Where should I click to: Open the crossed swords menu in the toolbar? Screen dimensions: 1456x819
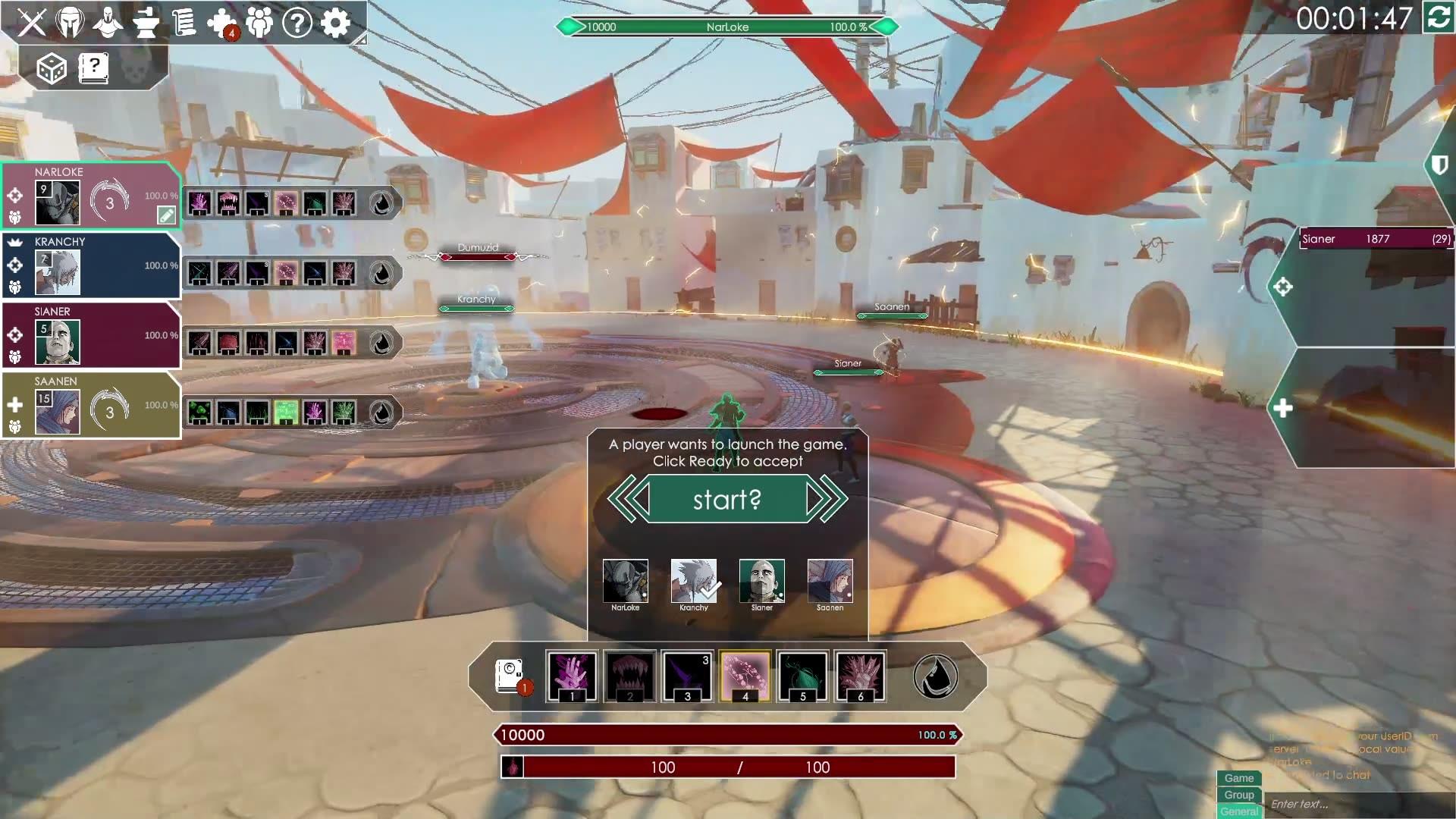tap(32, 23)
